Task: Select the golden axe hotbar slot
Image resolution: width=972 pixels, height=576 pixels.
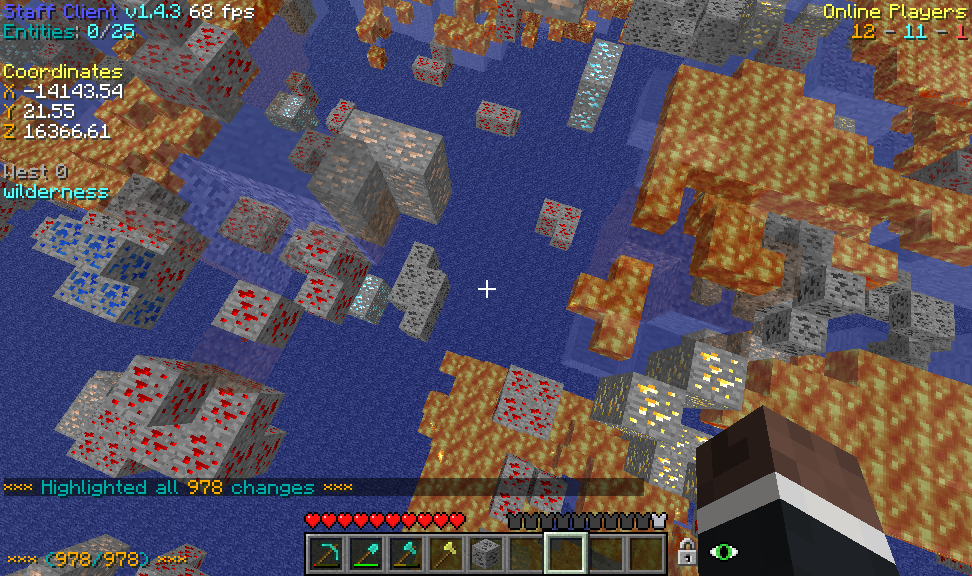Action: tap(445, 552)
